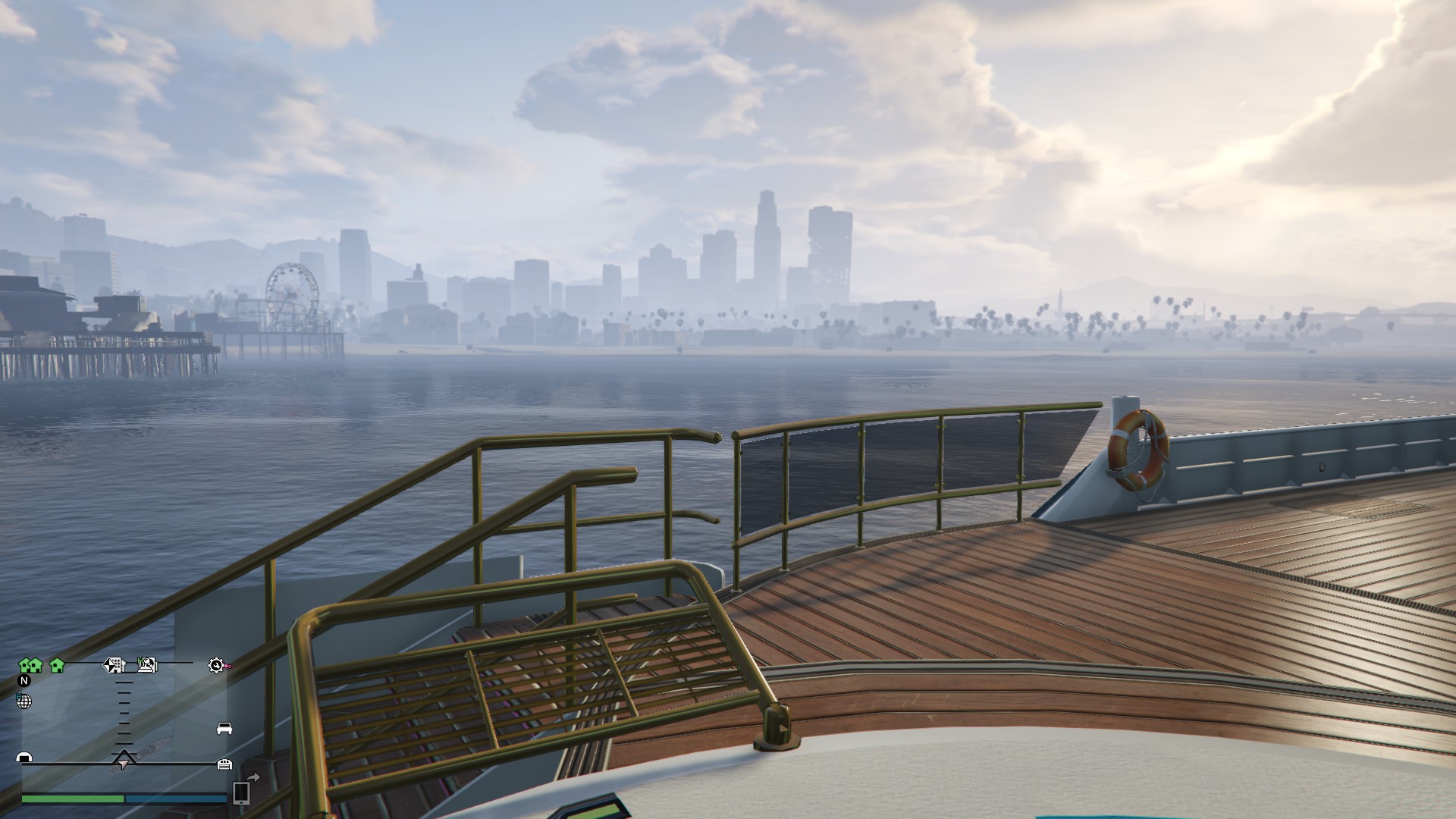Open the phone icon beside the minimap
This screenshot has height=819, width=1456.
241,792
